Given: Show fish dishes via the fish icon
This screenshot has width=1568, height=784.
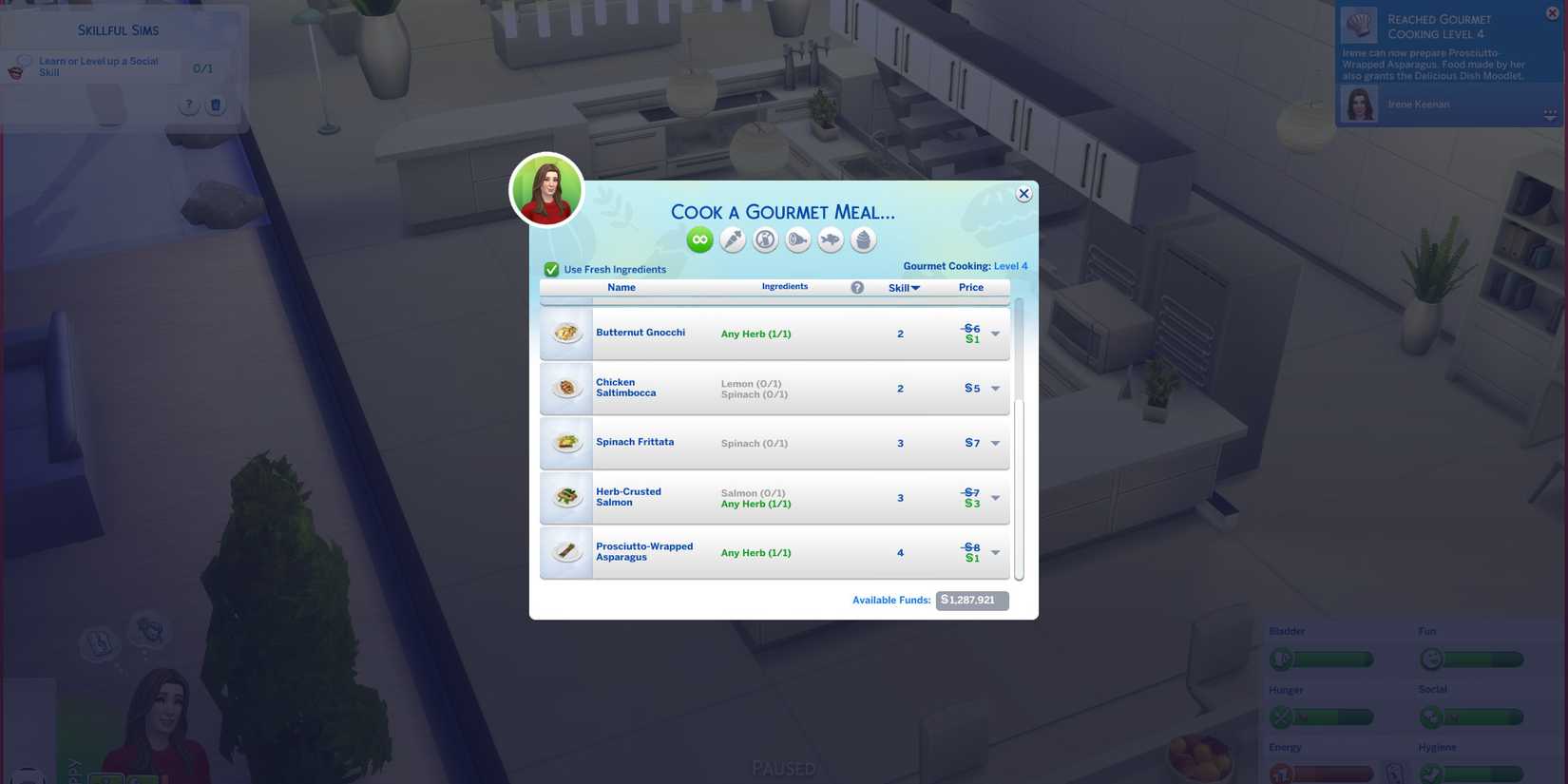Looking at the screenshot, I should point(831,239).
